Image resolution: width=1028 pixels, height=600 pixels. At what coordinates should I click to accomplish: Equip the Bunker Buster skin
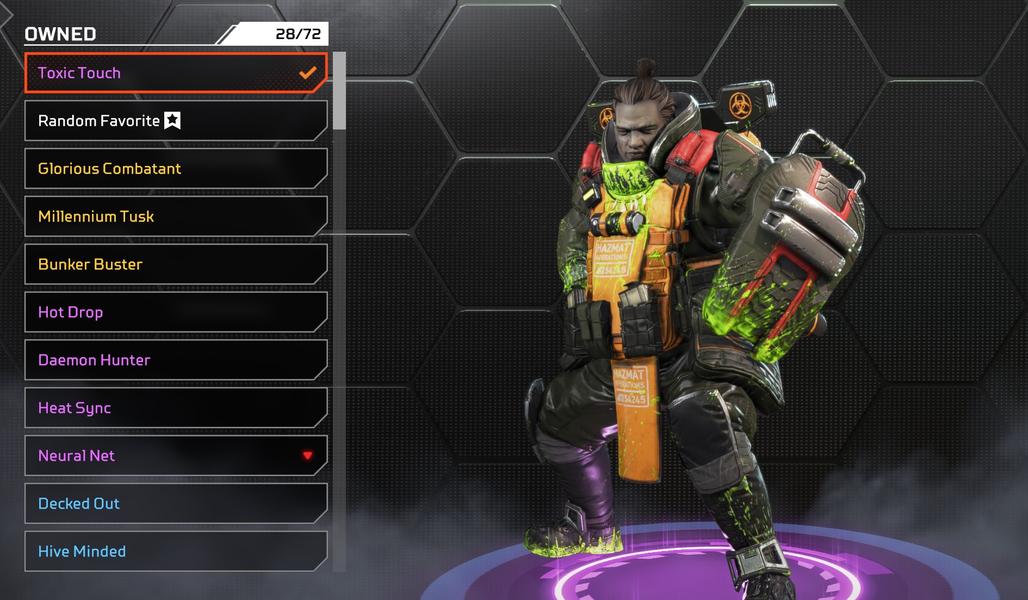[x=175, y=265]
